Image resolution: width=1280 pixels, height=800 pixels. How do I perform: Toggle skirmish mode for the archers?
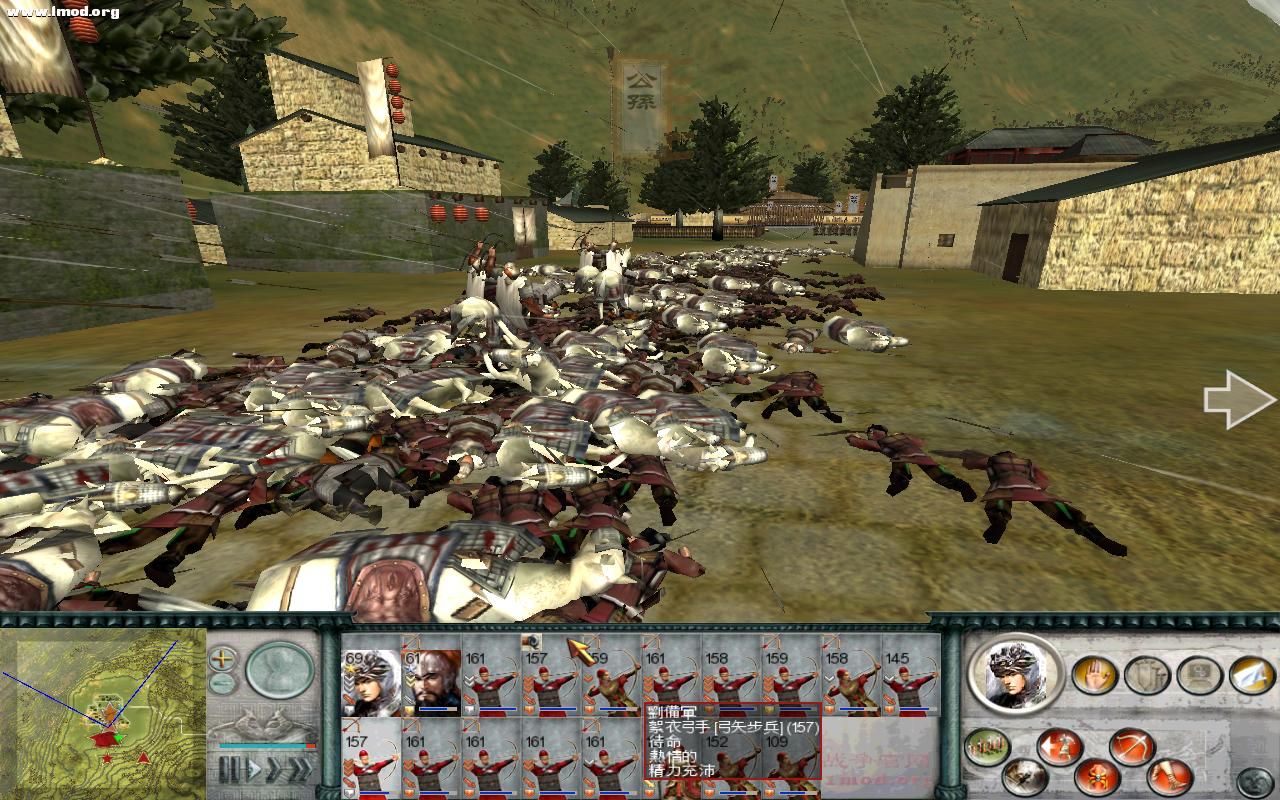coord(1096,778)
